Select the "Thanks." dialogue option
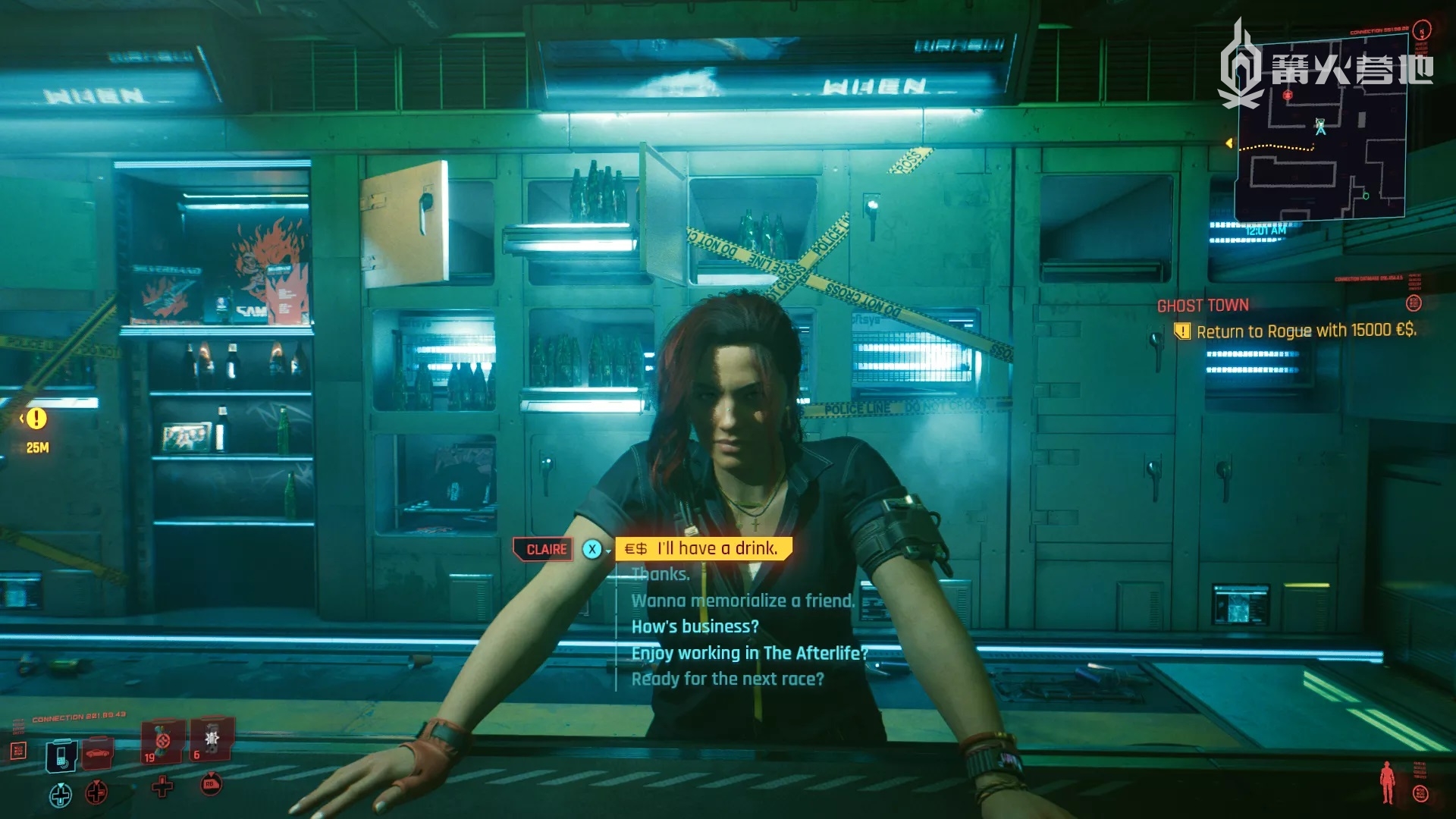Image resolution: width=1456 pixels, height=819 pixels. [661, 574]
